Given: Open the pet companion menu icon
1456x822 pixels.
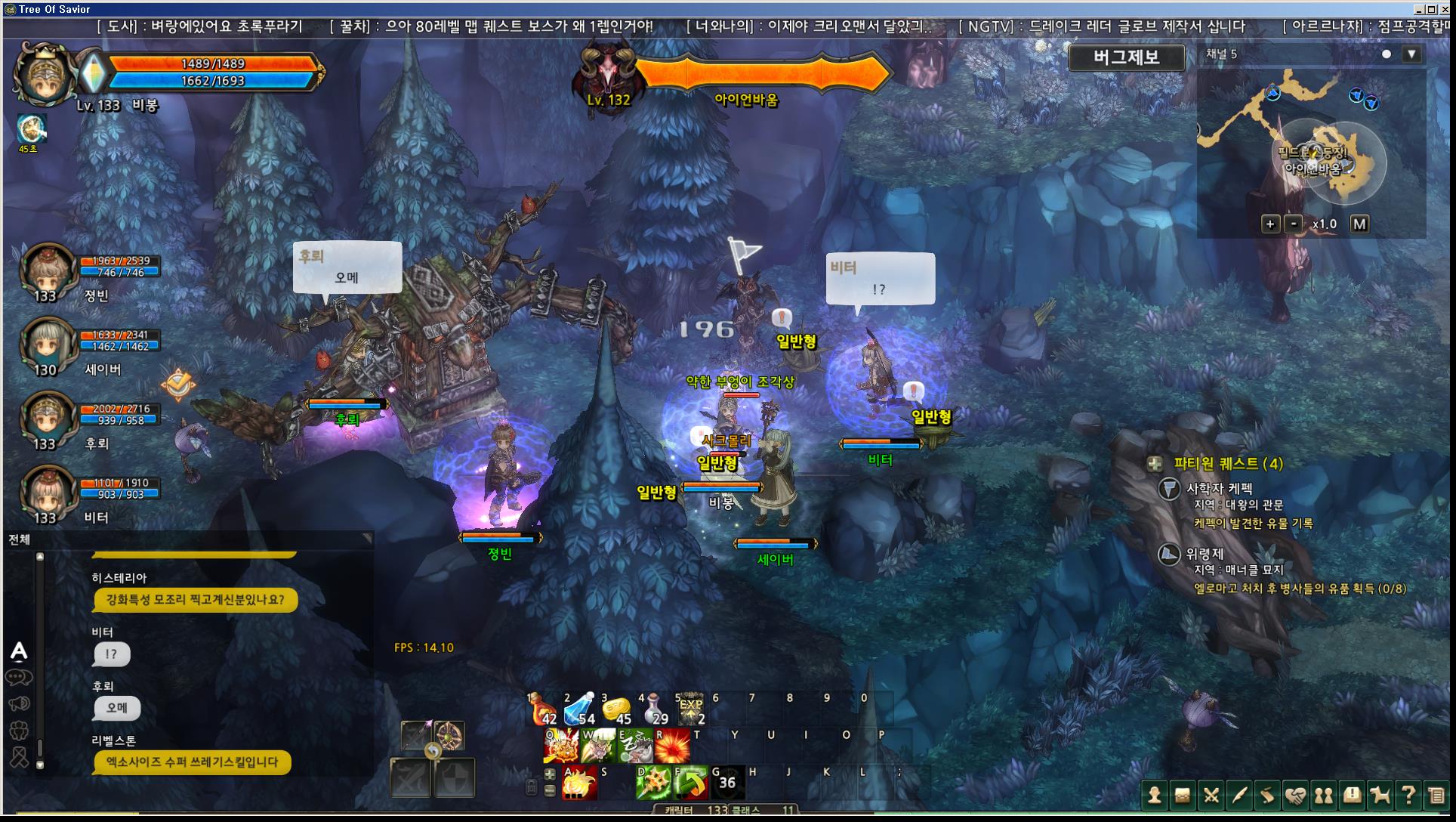Looking at the screenshot, I should tap(1380, 796).
